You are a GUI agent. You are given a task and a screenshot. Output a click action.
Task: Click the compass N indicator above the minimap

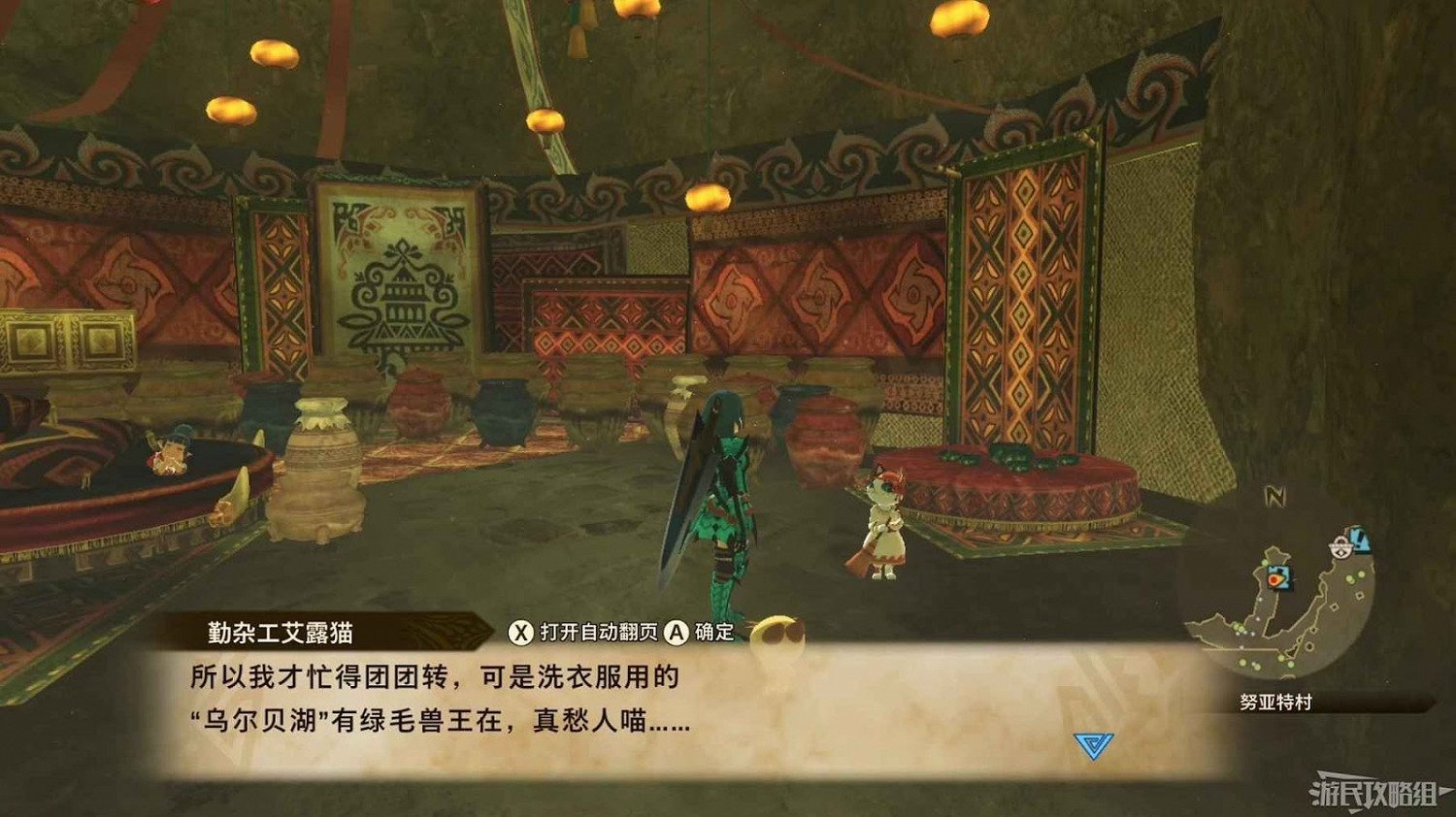1274,494
